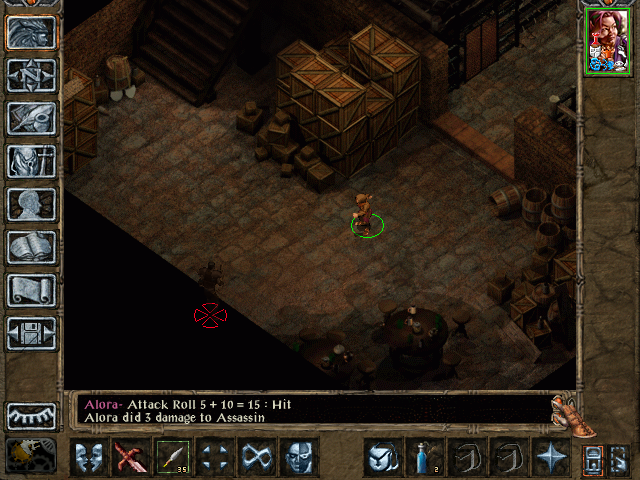Open dialogue with the two masks button
640x480 pixels.
point(89,458)
